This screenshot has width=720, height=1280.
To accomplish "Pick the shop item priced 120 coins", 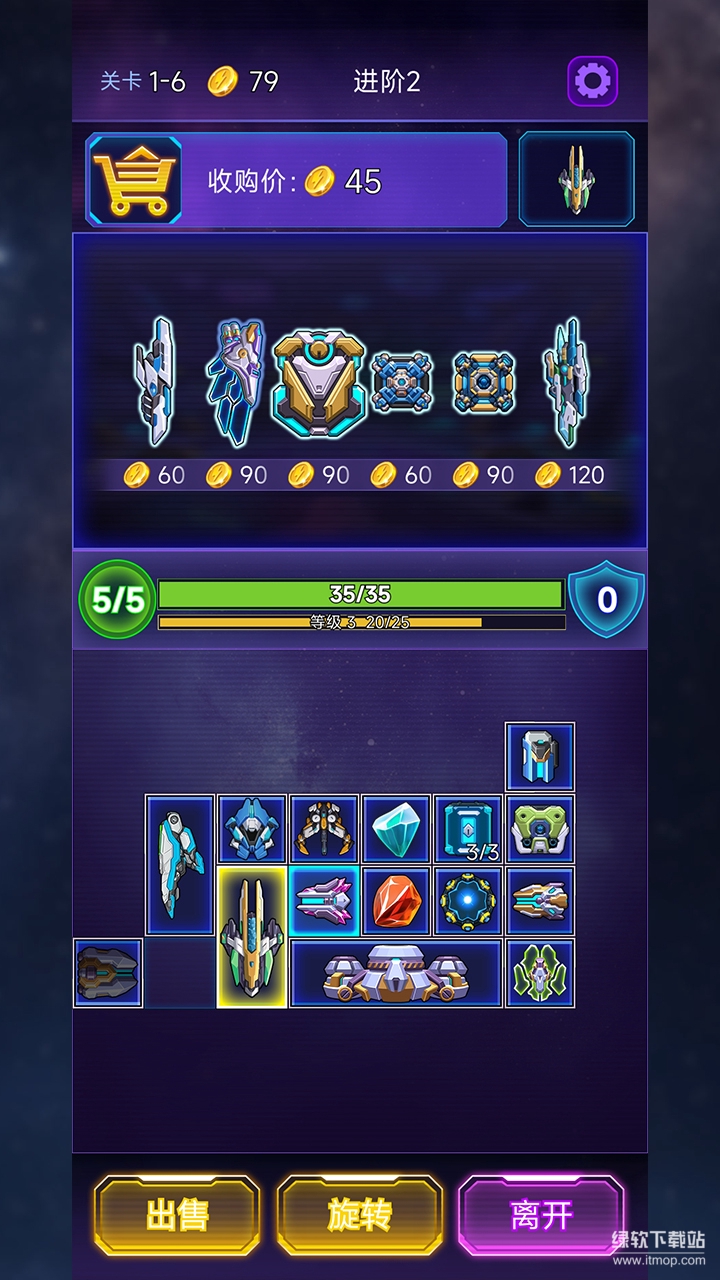I will [566, 381].
